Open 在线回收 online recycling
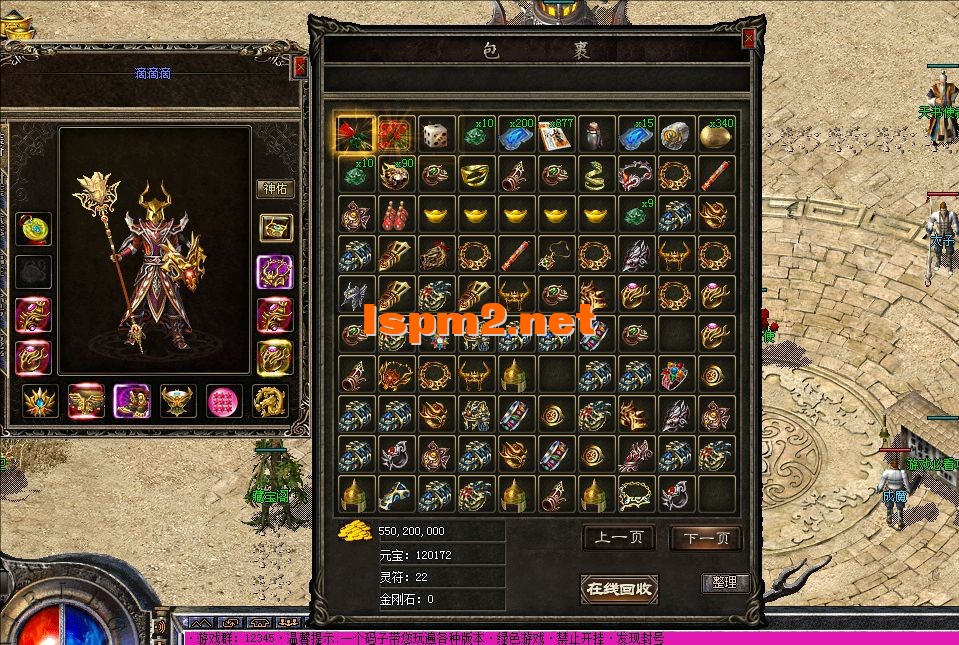The width and height of the screenshot is (959, 645). coord(619,588)
